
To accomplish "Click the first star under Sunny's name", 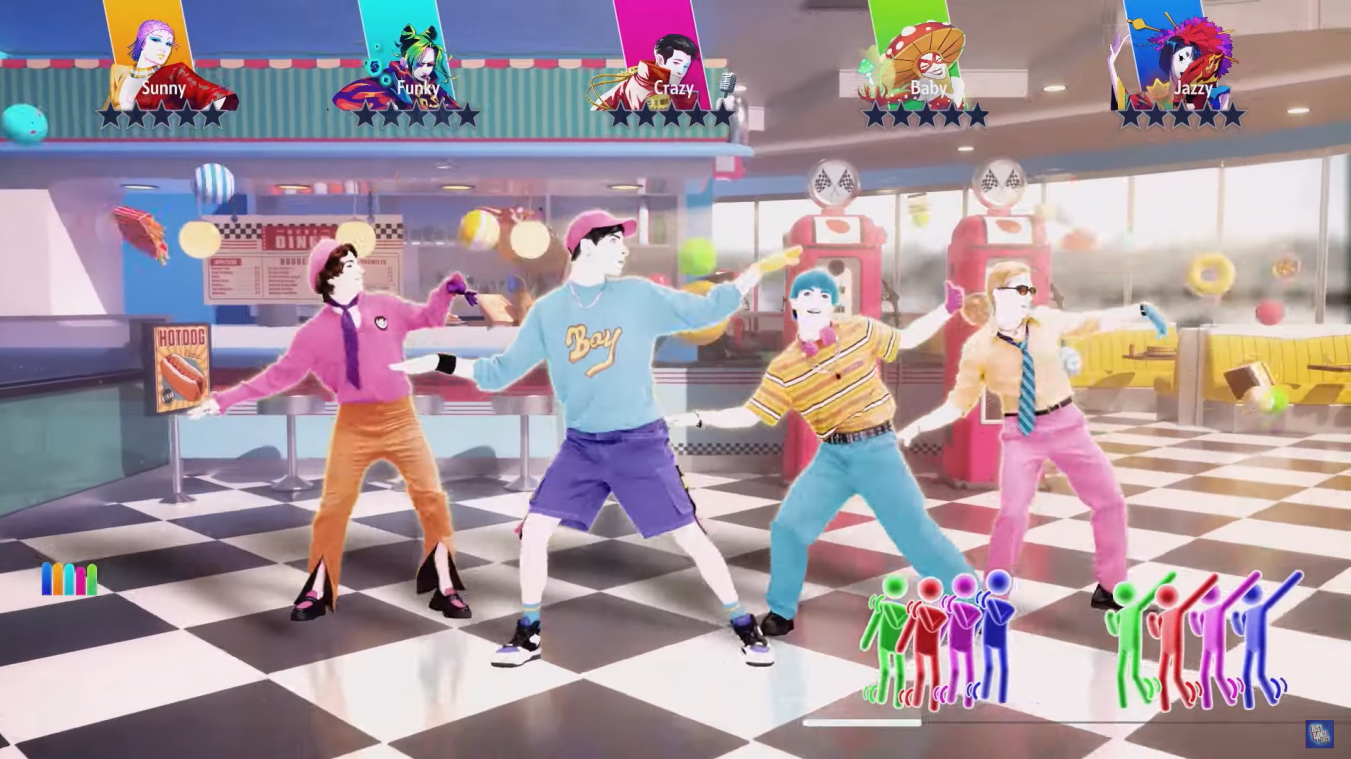I will point(112,115).
